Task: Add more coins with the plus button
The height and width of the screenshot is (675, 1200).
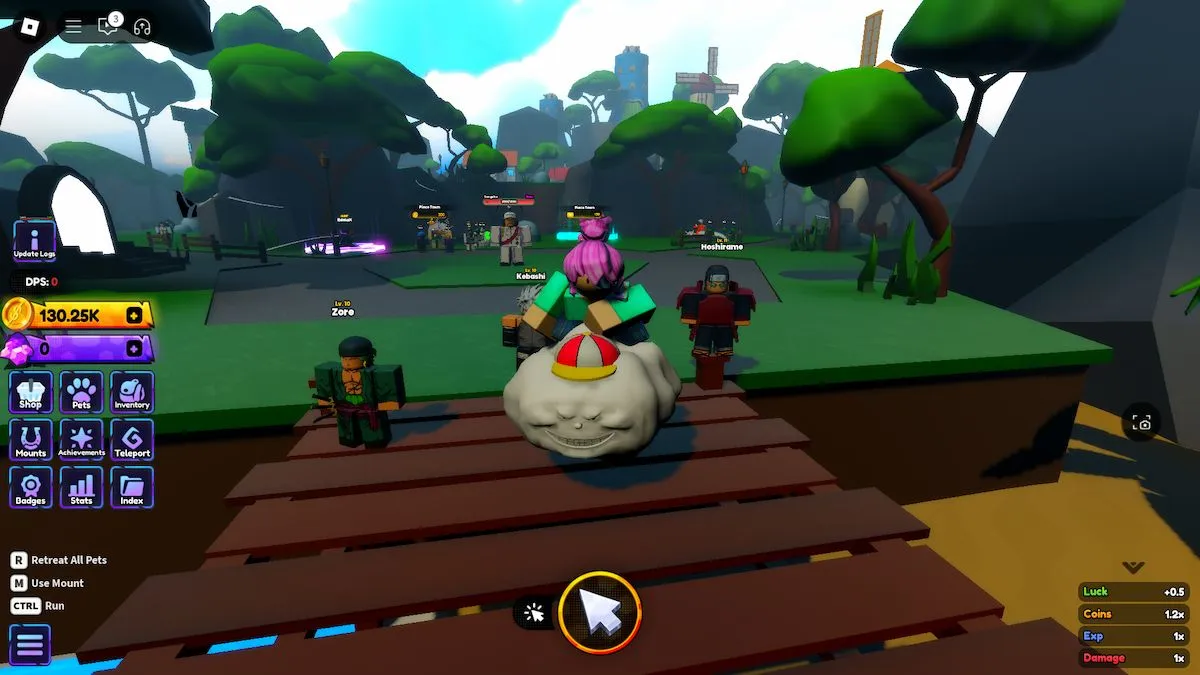Action: pyautogui.click(x=134, y=316)
